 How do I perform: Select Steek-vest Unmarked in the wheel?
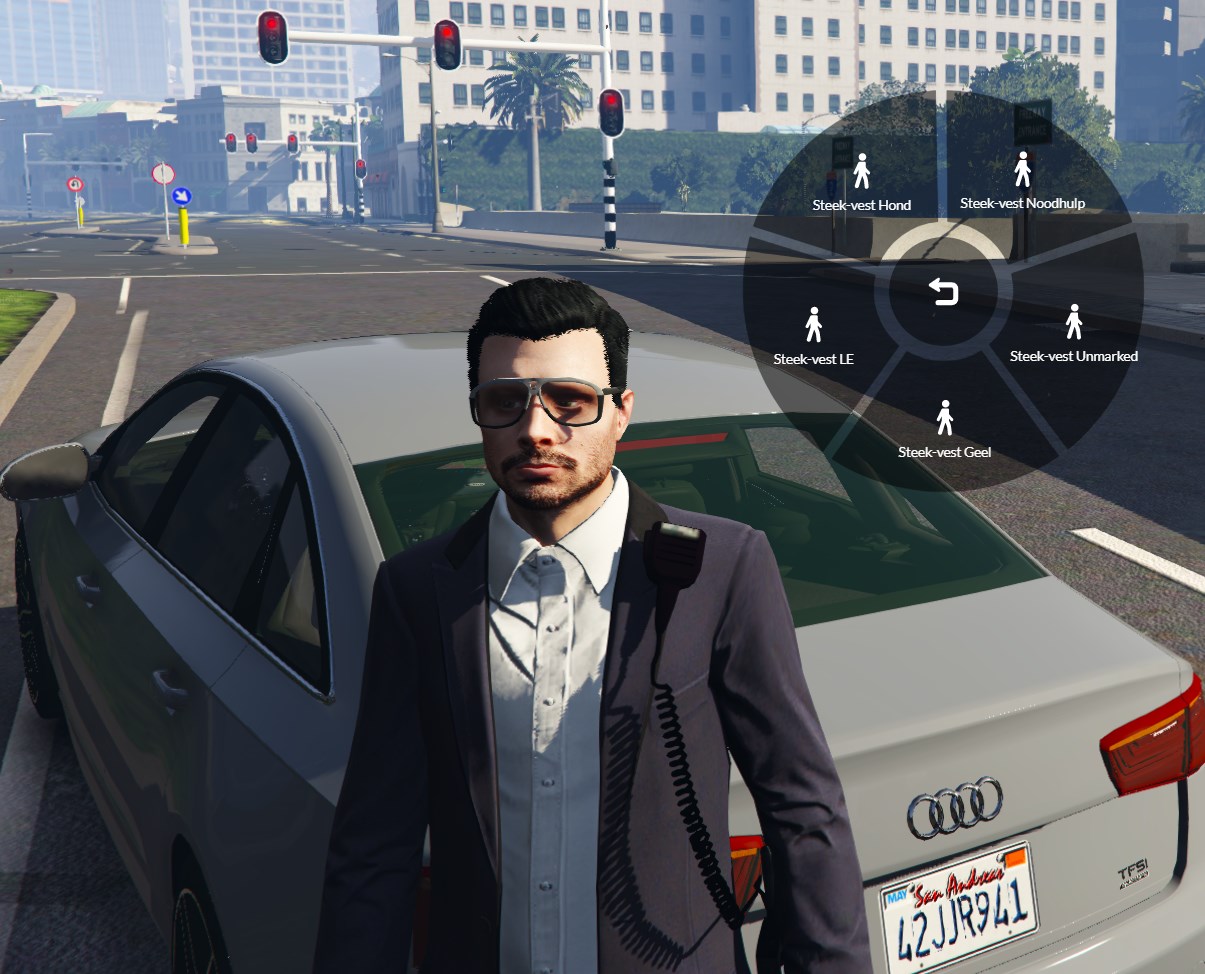pos(1073,336)
